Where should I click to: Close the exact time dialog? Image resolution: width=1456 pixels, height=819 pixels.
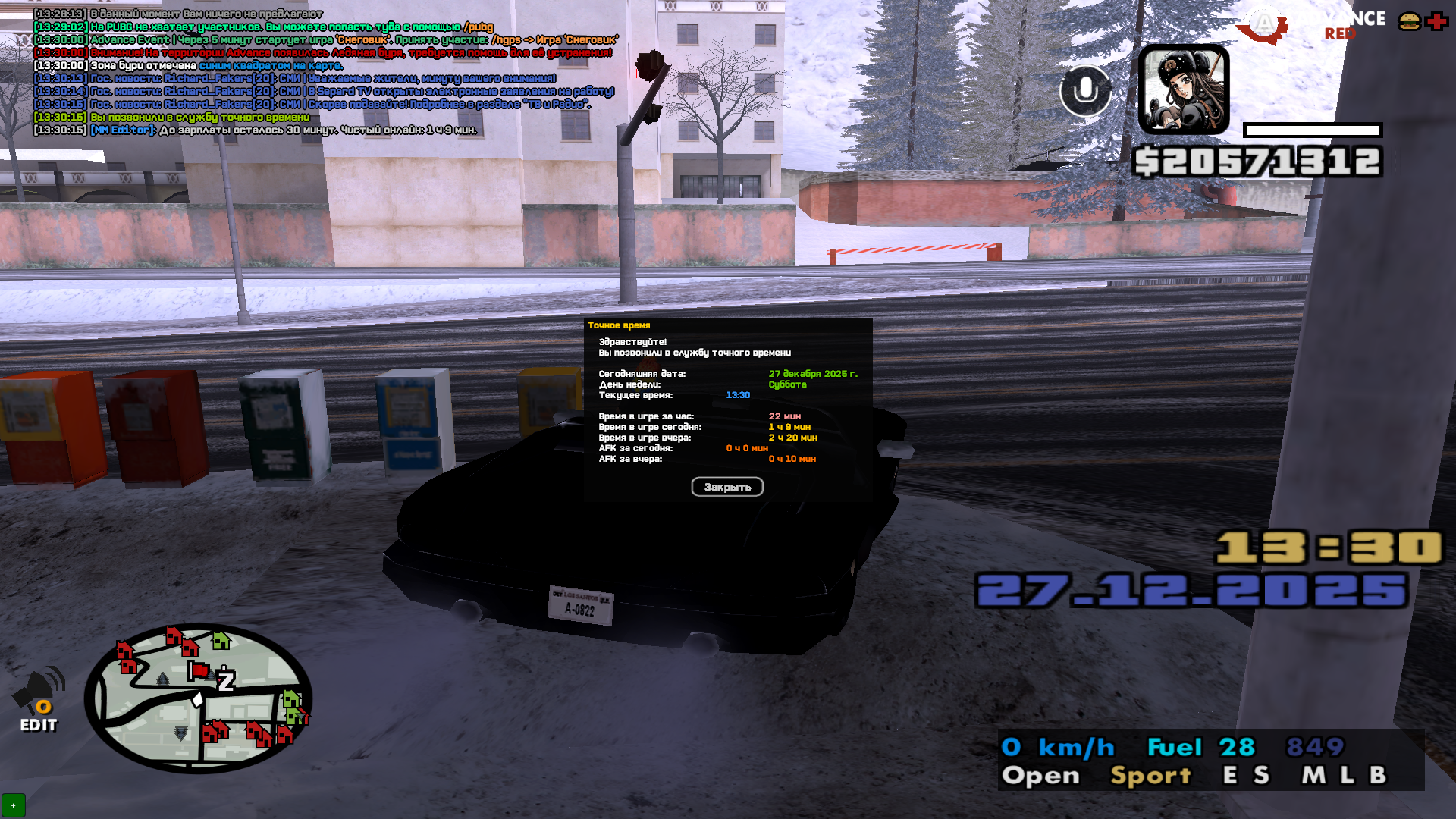click(x=726, y=487)
